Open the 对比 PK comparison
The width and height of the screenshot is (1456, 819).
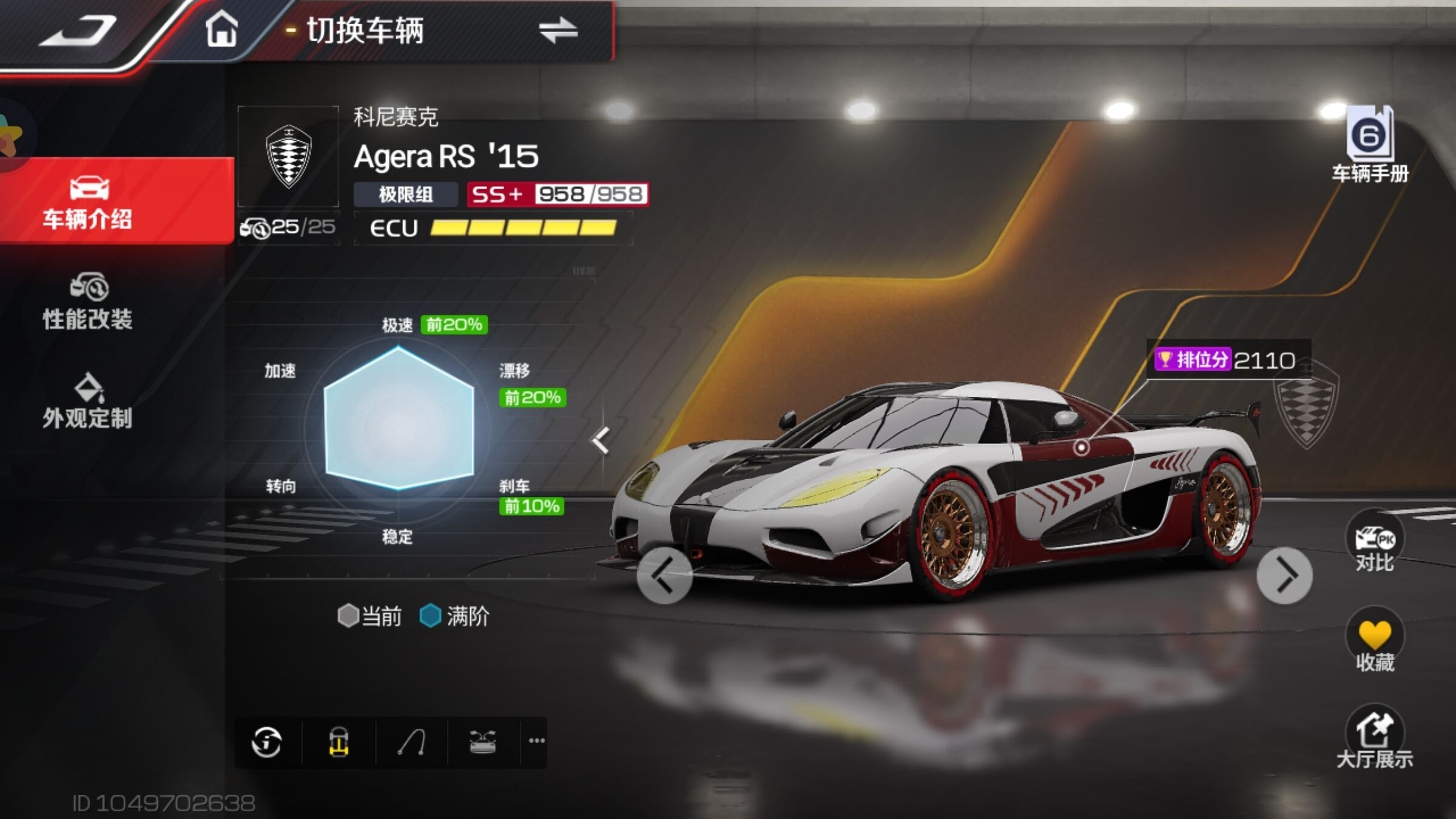tap(1374, 543)
